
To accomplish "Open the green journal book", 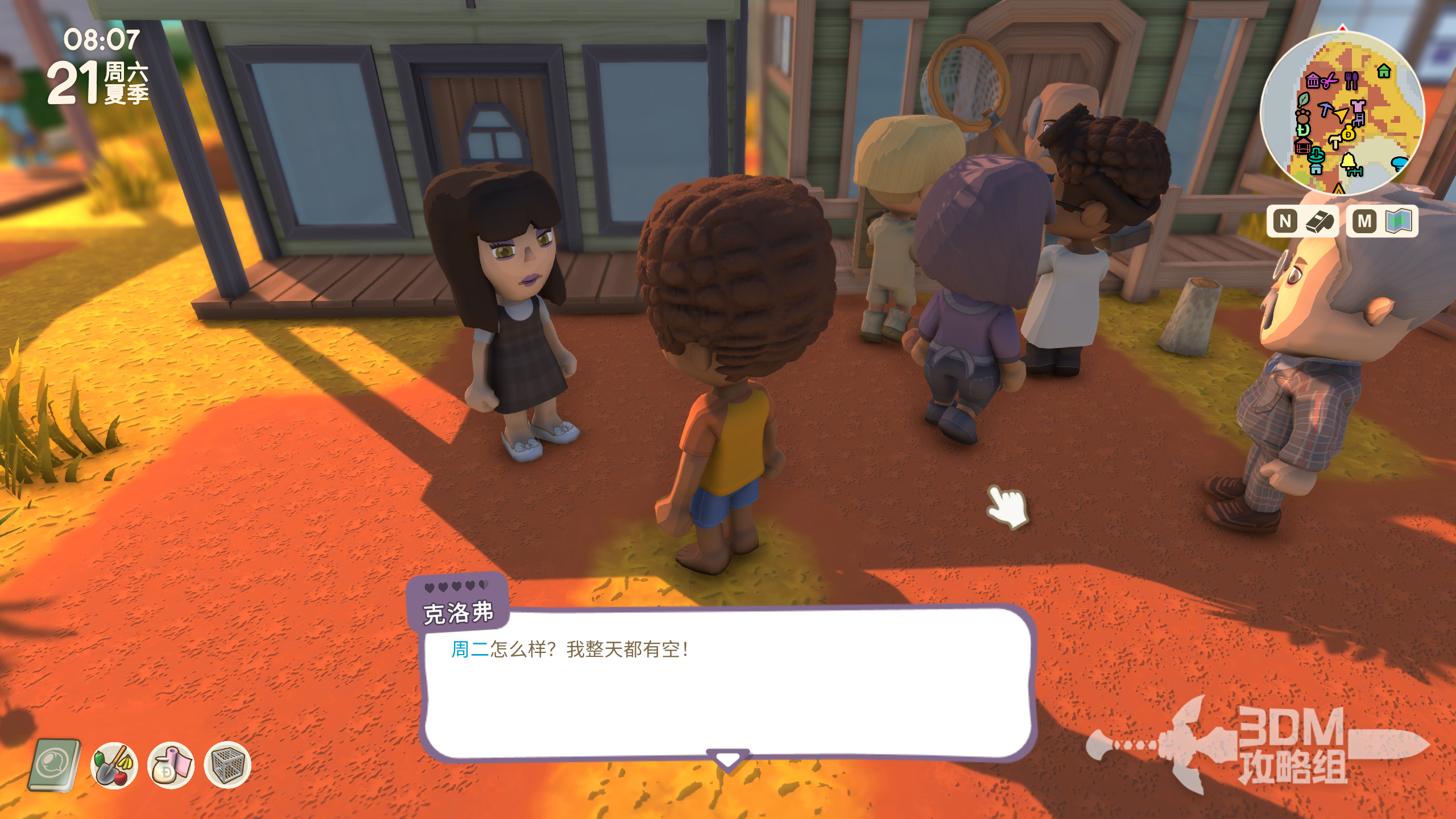I will (x=55, y=765).
